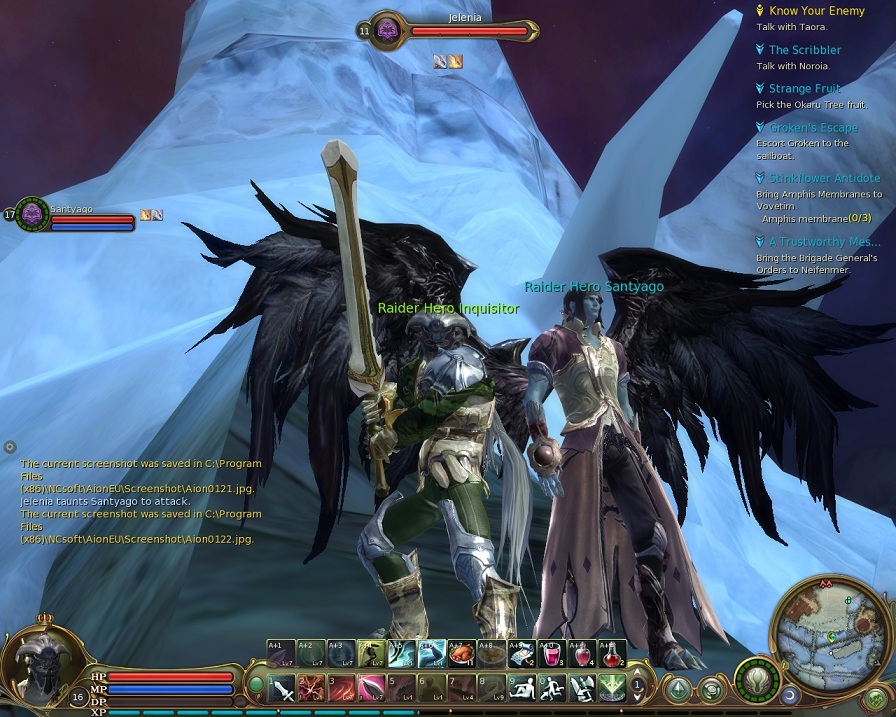Toggle the running figure action
The image size is (896, 717).
pos(552,688)
